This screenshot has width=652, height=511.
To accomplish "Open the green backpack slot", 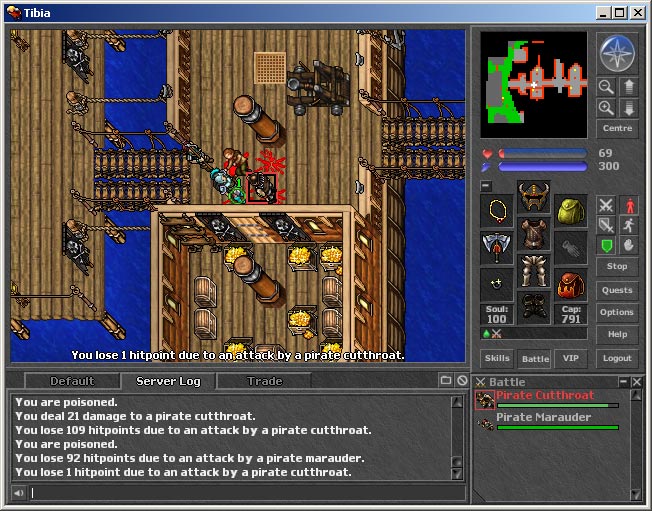I will (x=571, y=211).
